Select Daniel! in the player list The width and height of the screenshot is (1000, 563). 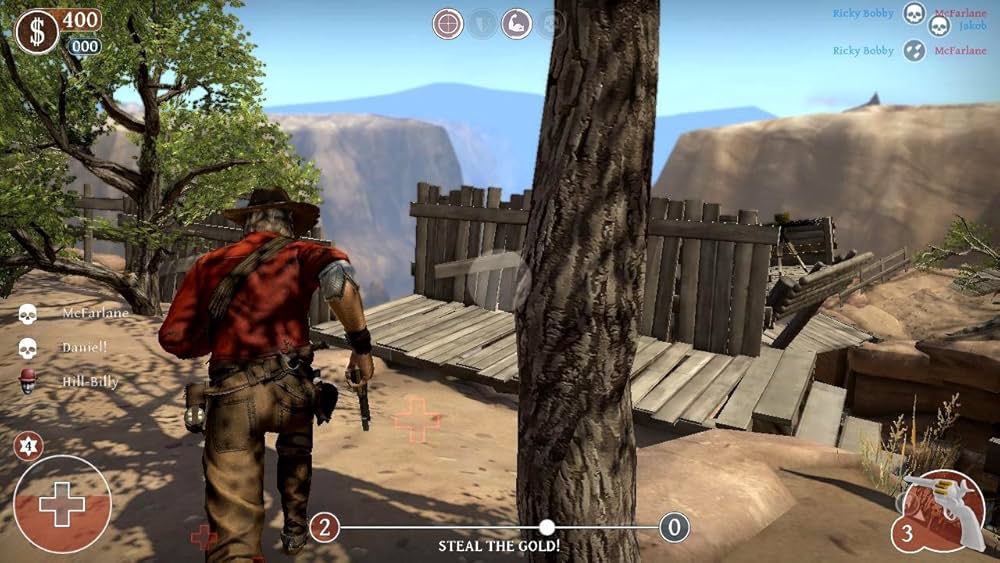point(84,347)
